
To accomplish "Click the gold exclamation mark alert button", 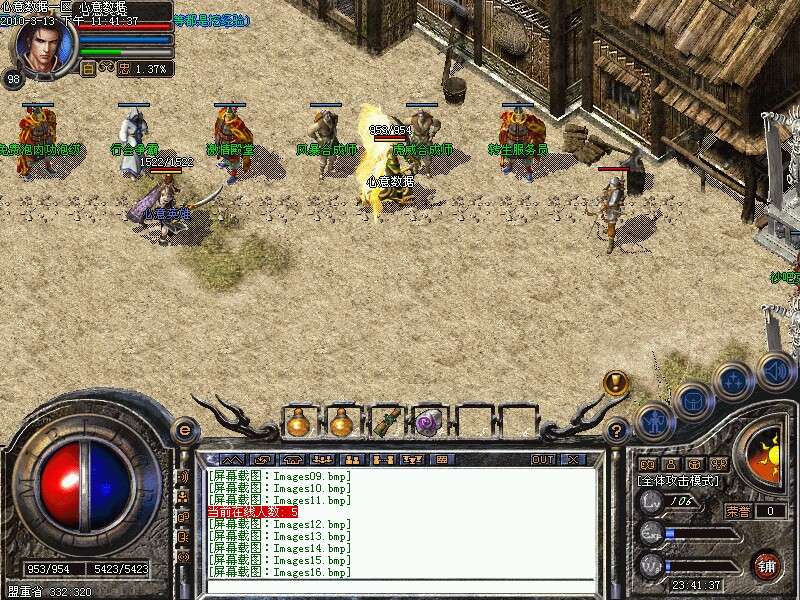I will coord(616,384).
